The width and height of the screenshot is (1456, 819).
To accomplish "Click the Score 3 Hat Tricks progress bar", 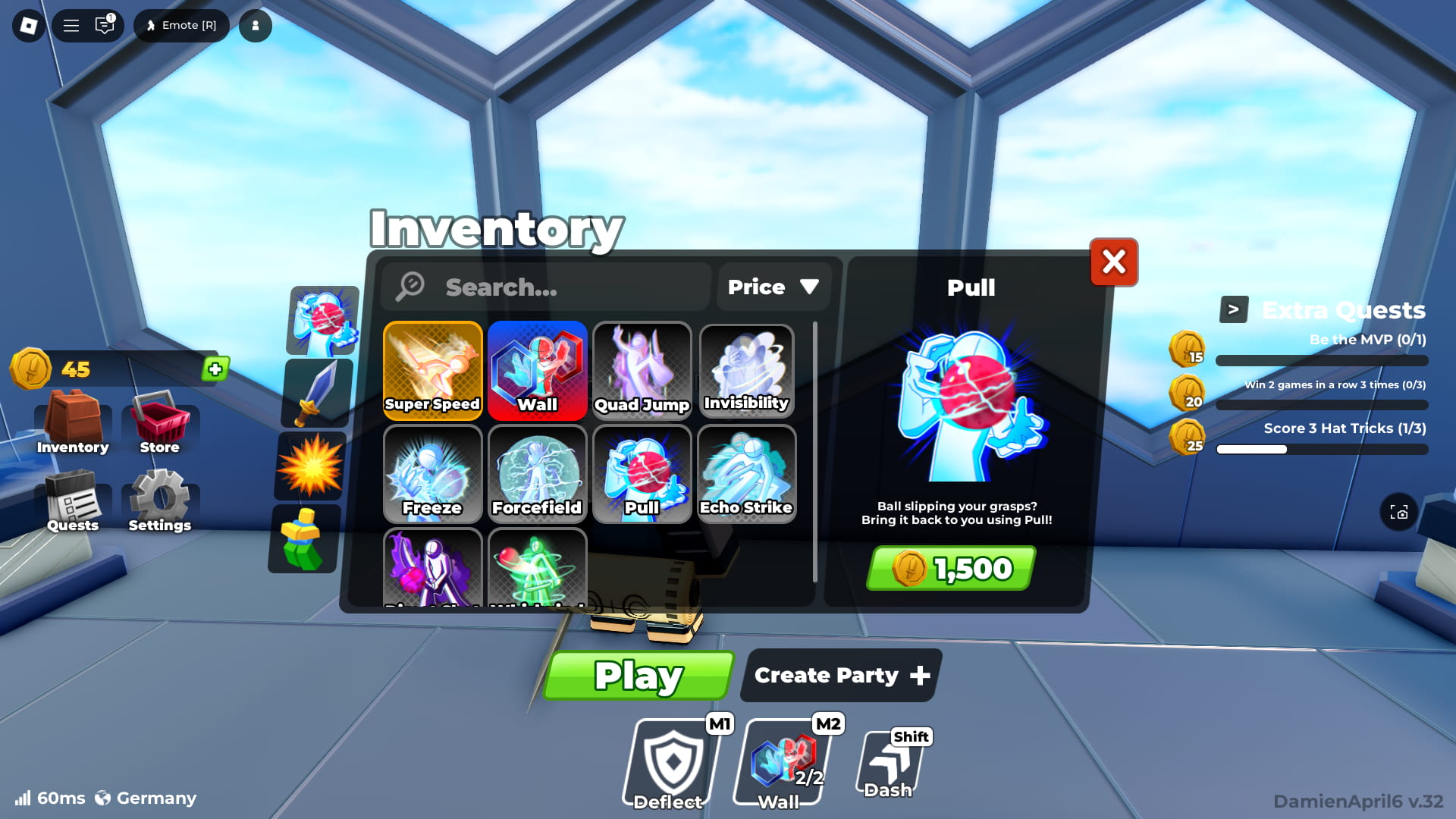I will (x=1322, y=449).
